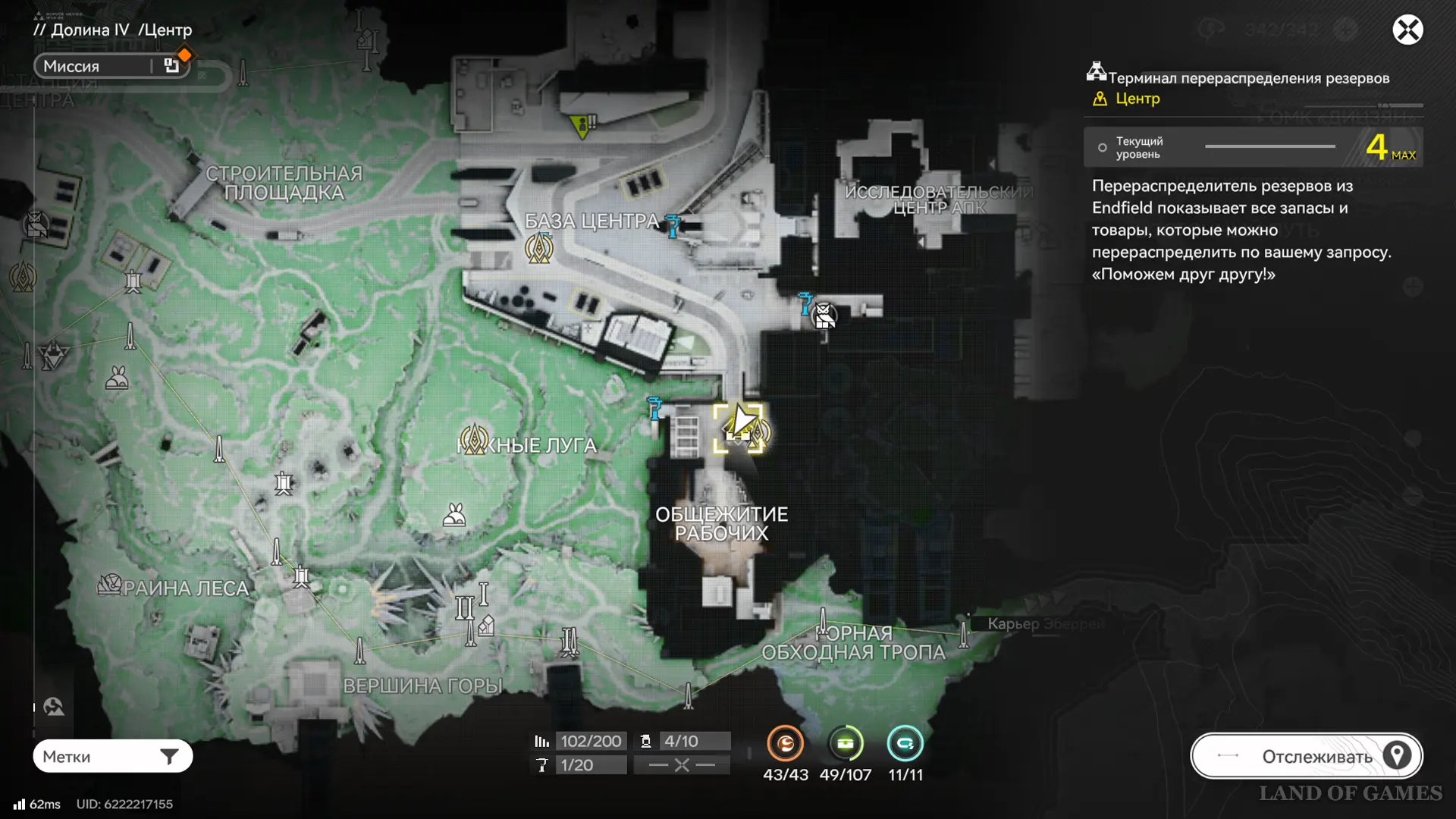Select the yellow quest marker on the map
1456x819 pixels.
click(x=582, y=125)
